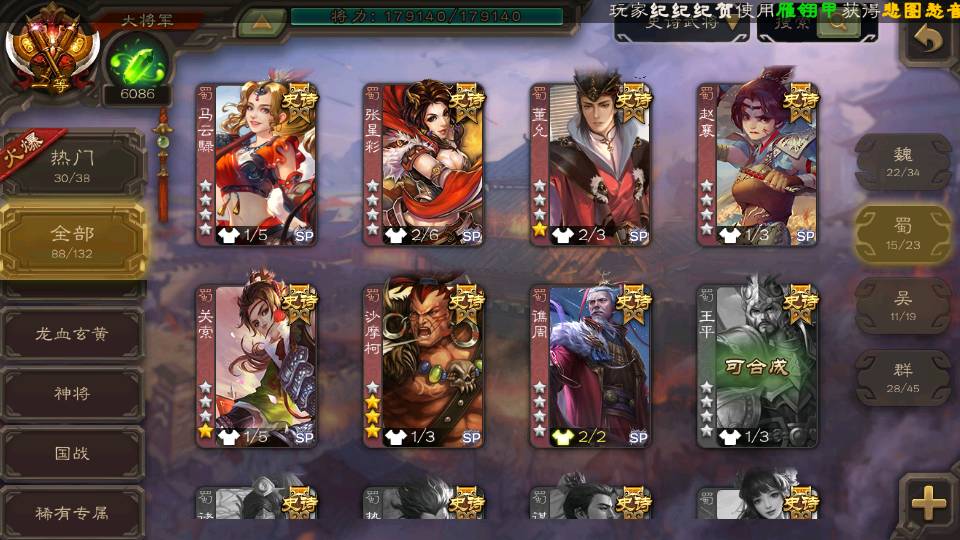Select the 王平 card marked 可合成
This screenshot has height=540, width=960.
tap(758, 366)
